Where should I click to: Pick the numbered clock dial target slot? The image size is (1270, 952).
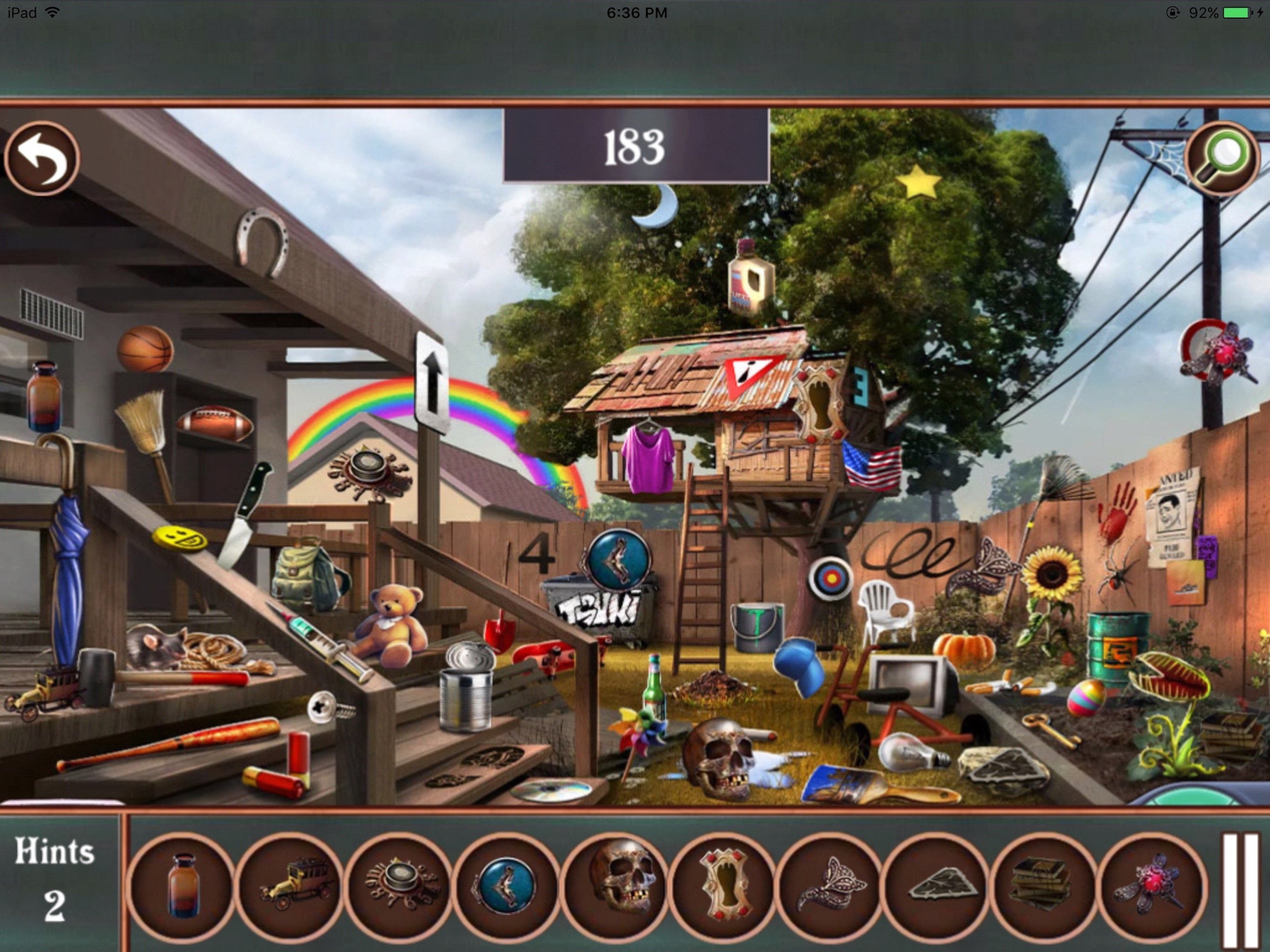pyautogui.click(x=399, y=885)
